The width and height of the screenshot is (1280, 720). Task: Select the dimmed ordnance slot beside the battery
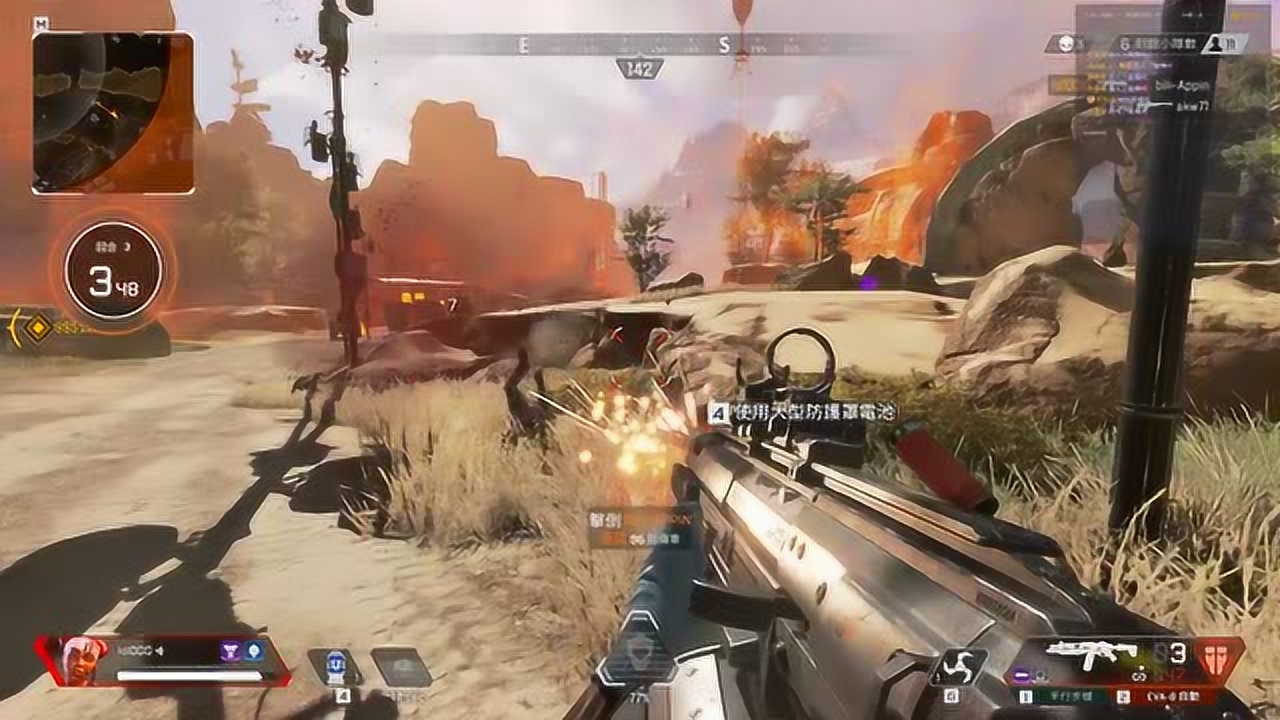tap(401, 667)
